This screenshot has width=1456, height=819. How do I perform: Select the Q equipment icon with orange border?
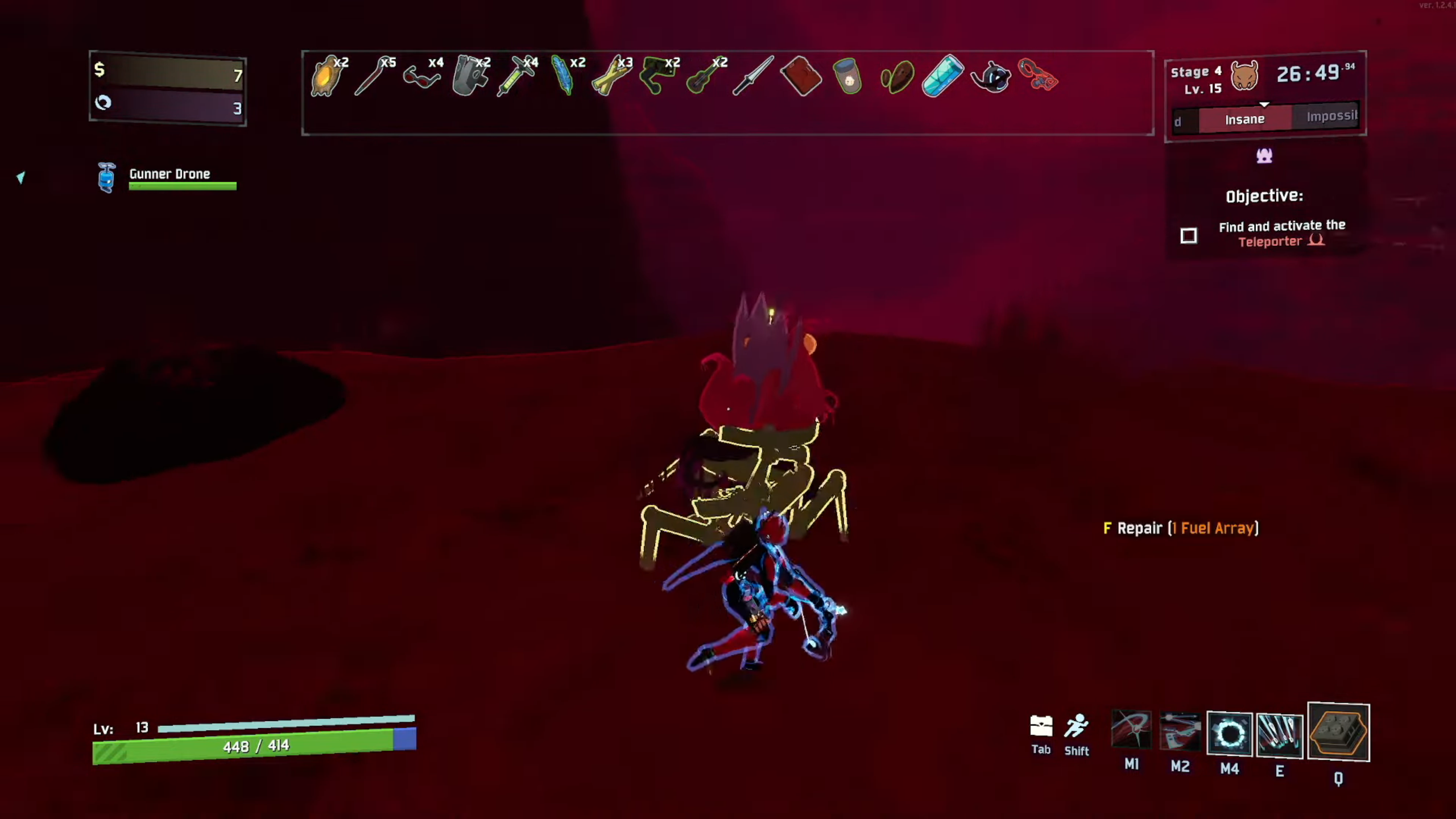tap(1338, 734)
